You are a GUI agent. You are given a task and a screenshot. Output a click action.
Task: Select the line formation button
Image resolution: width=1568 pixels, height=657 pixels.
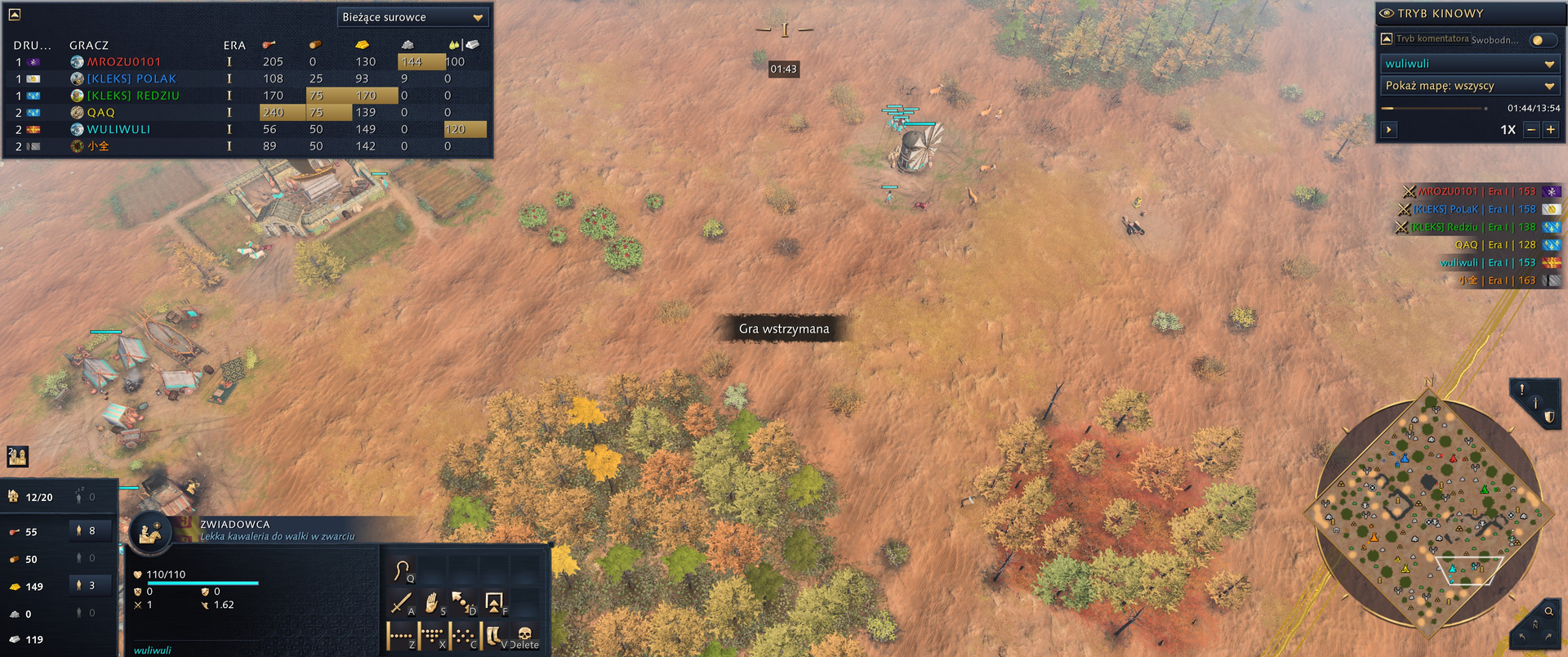click(x=401, y=635)
